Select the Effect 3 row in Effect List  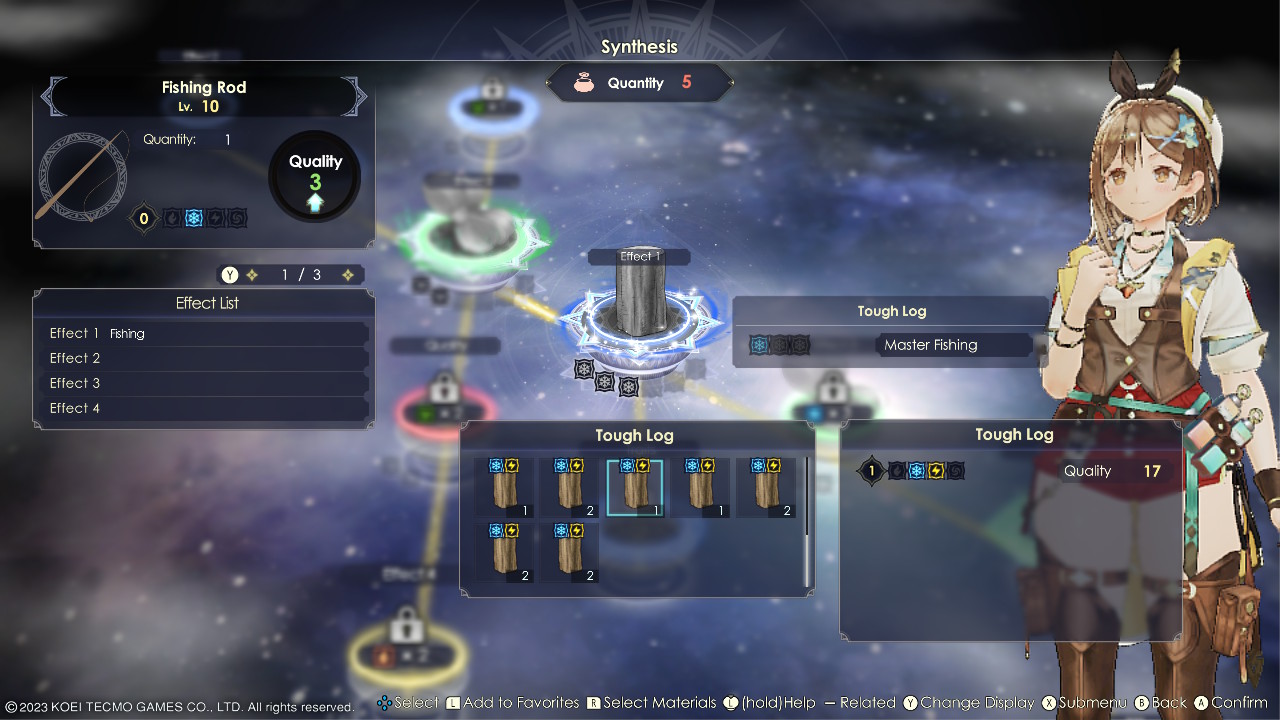click(x=204, y=383)
